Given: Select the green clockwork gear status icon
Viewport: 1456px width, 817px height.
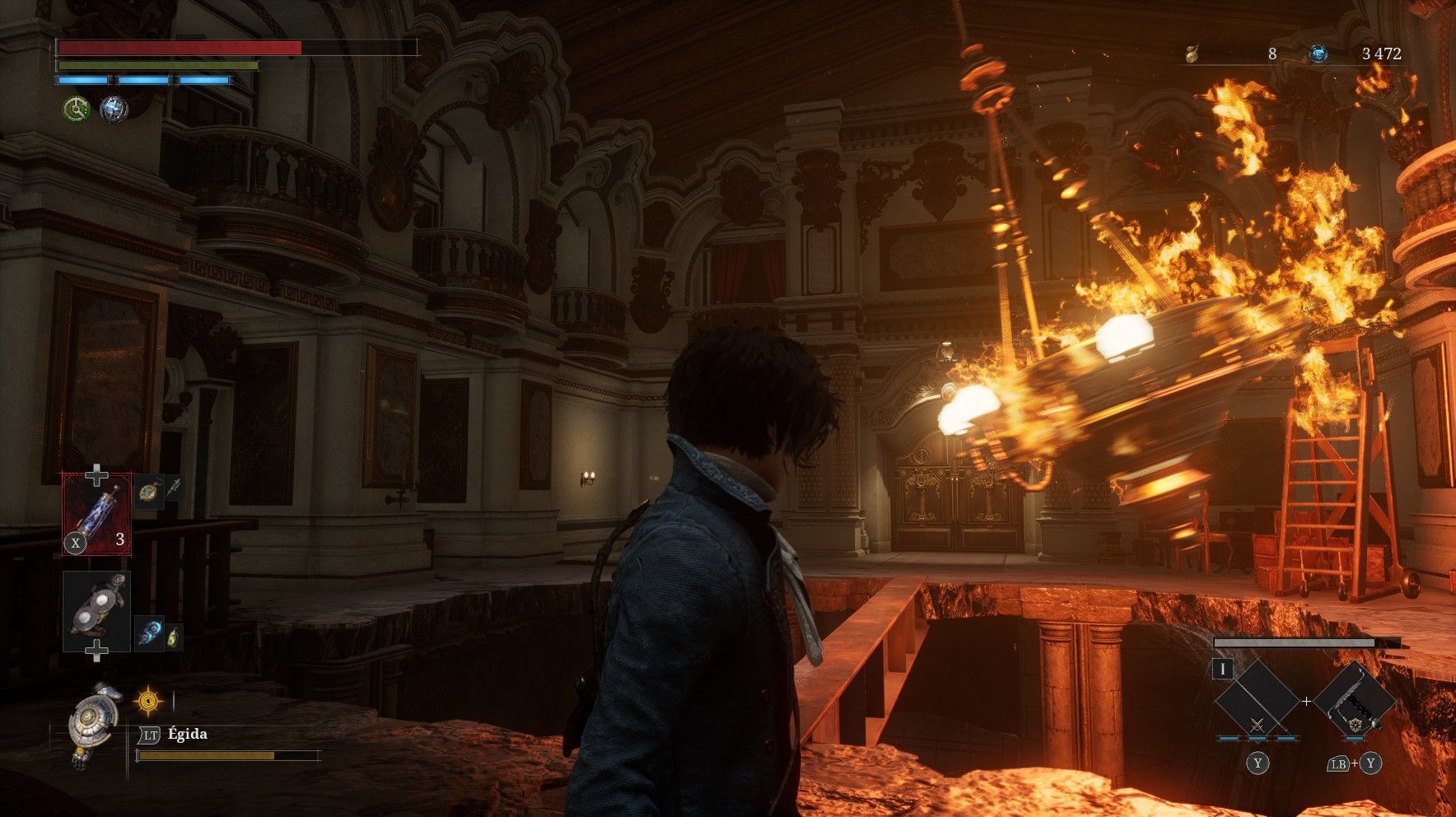Looking at the screenshot, I should point(77,108).
